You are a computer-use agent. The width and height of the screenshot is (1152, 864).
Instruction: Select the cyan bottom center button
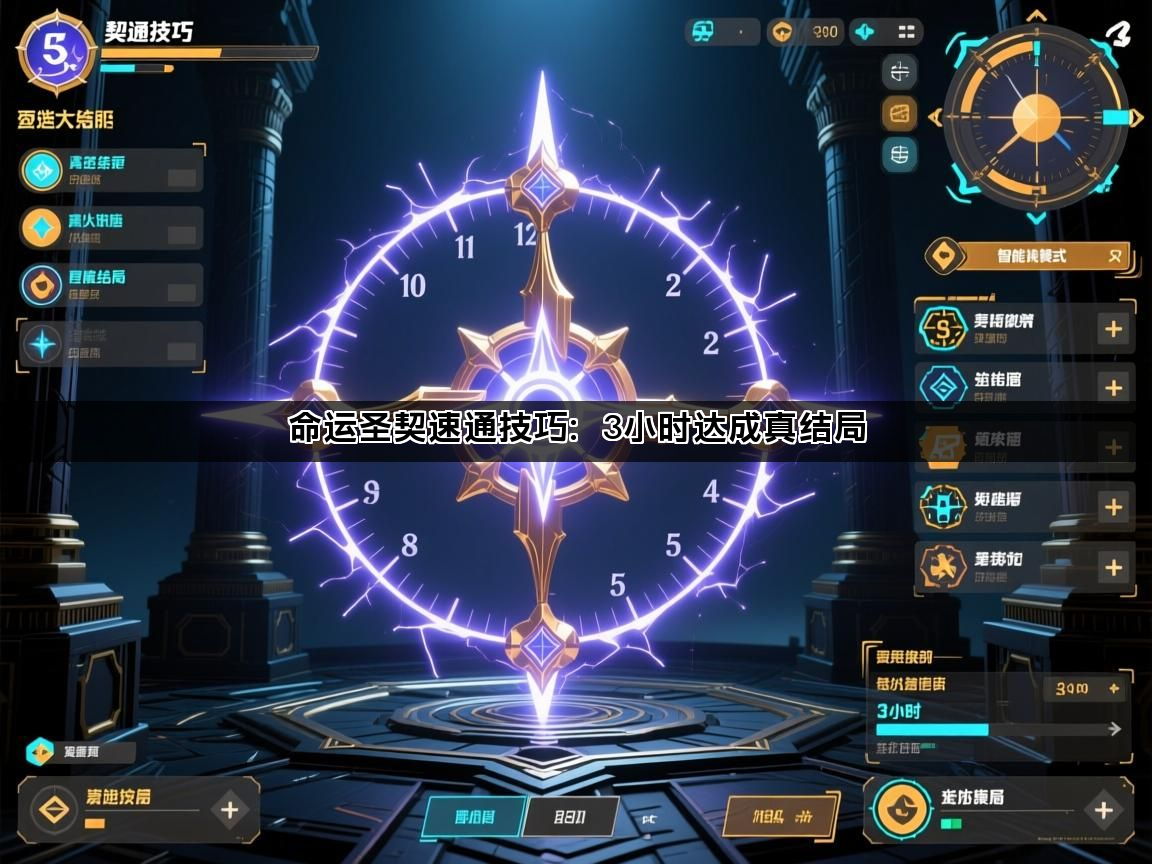474,816
